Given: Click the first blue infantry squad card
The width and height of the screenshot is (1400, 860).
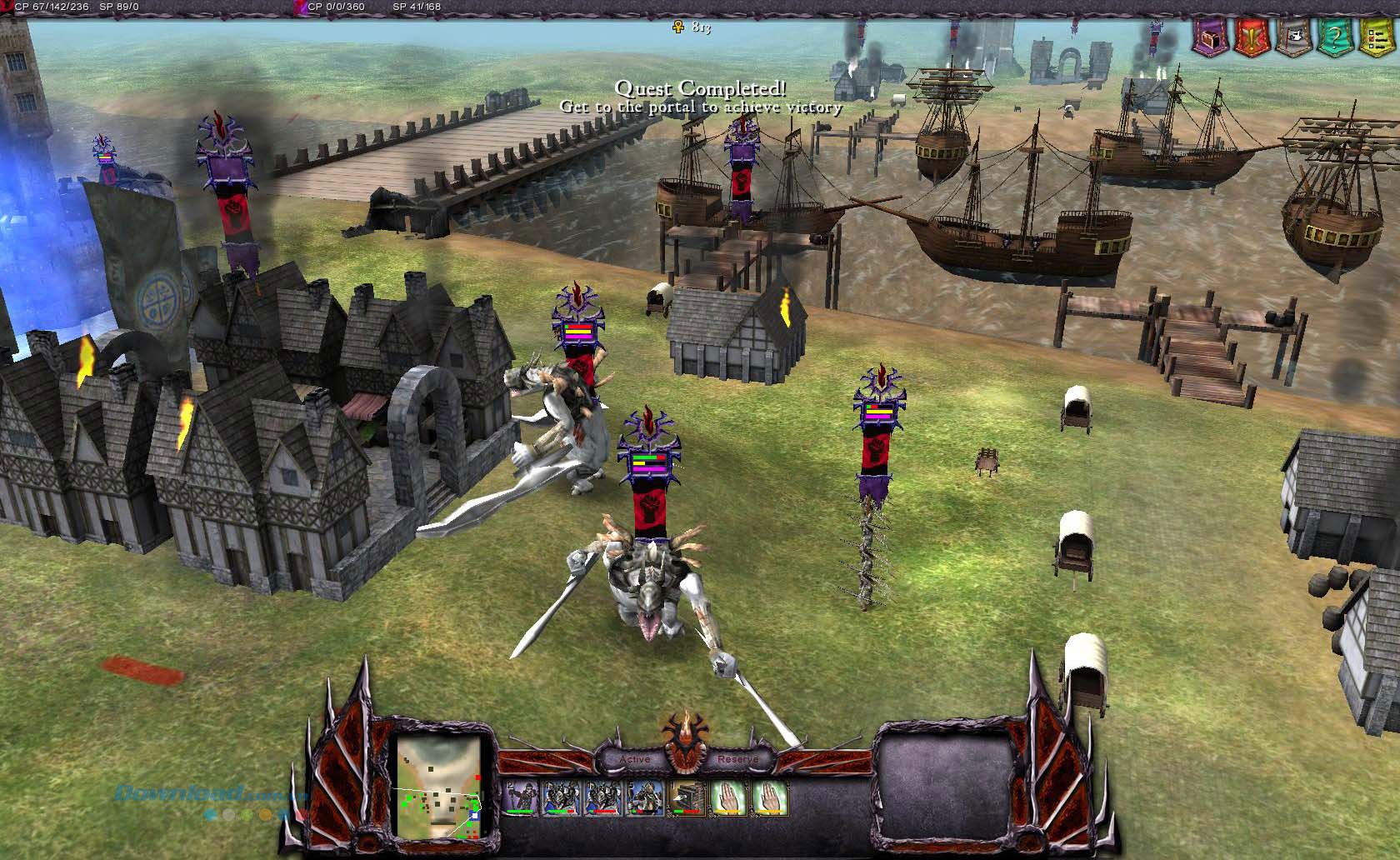Looking at the screenshot, I should click(559, 794).
